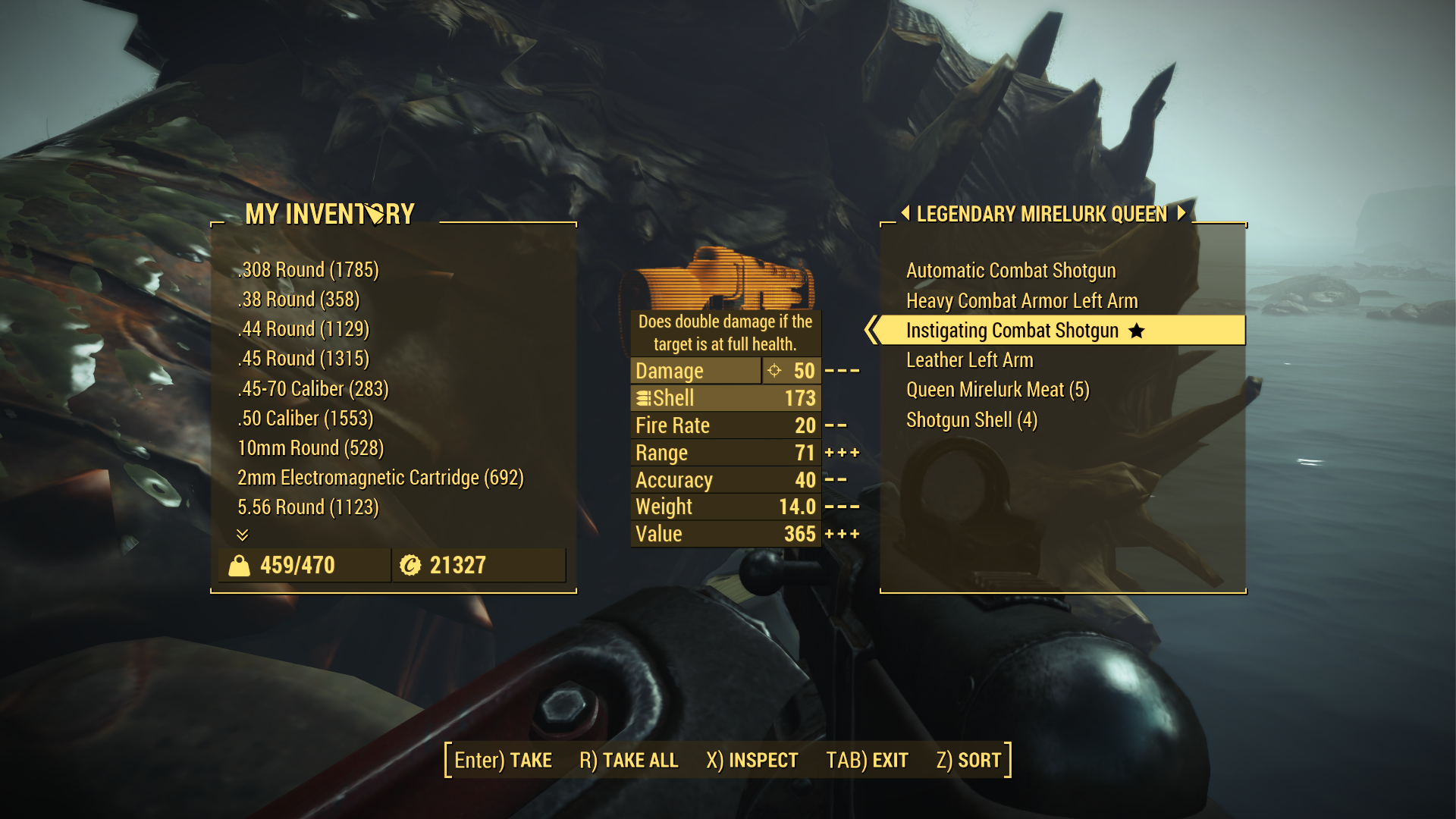1456x819 pixels.
Task: Switch container with the left arrow
Action: tap(905, 213)
